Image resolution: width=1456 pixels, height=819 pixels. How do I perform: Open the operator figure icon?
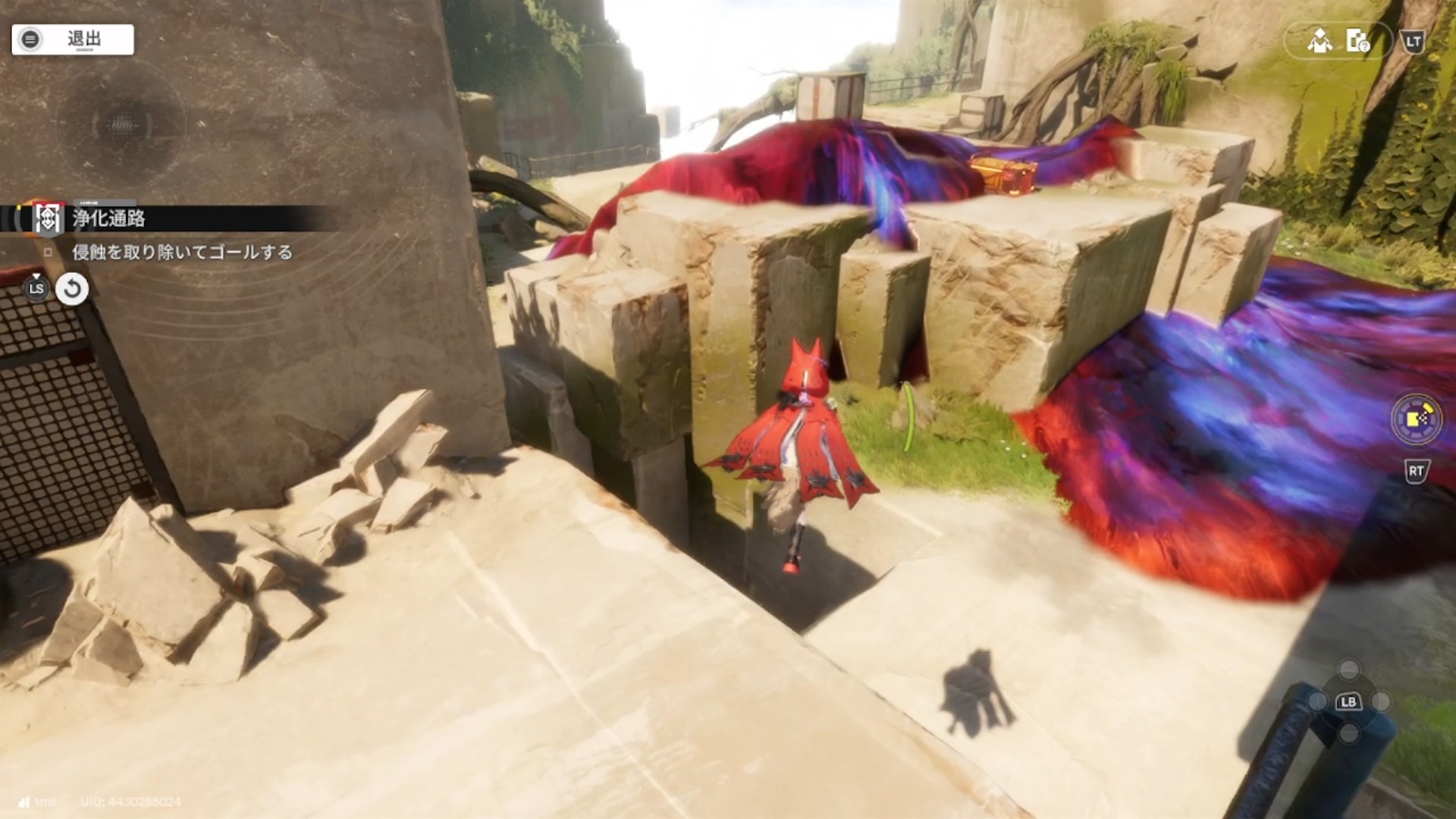[x=1319, y=41]
